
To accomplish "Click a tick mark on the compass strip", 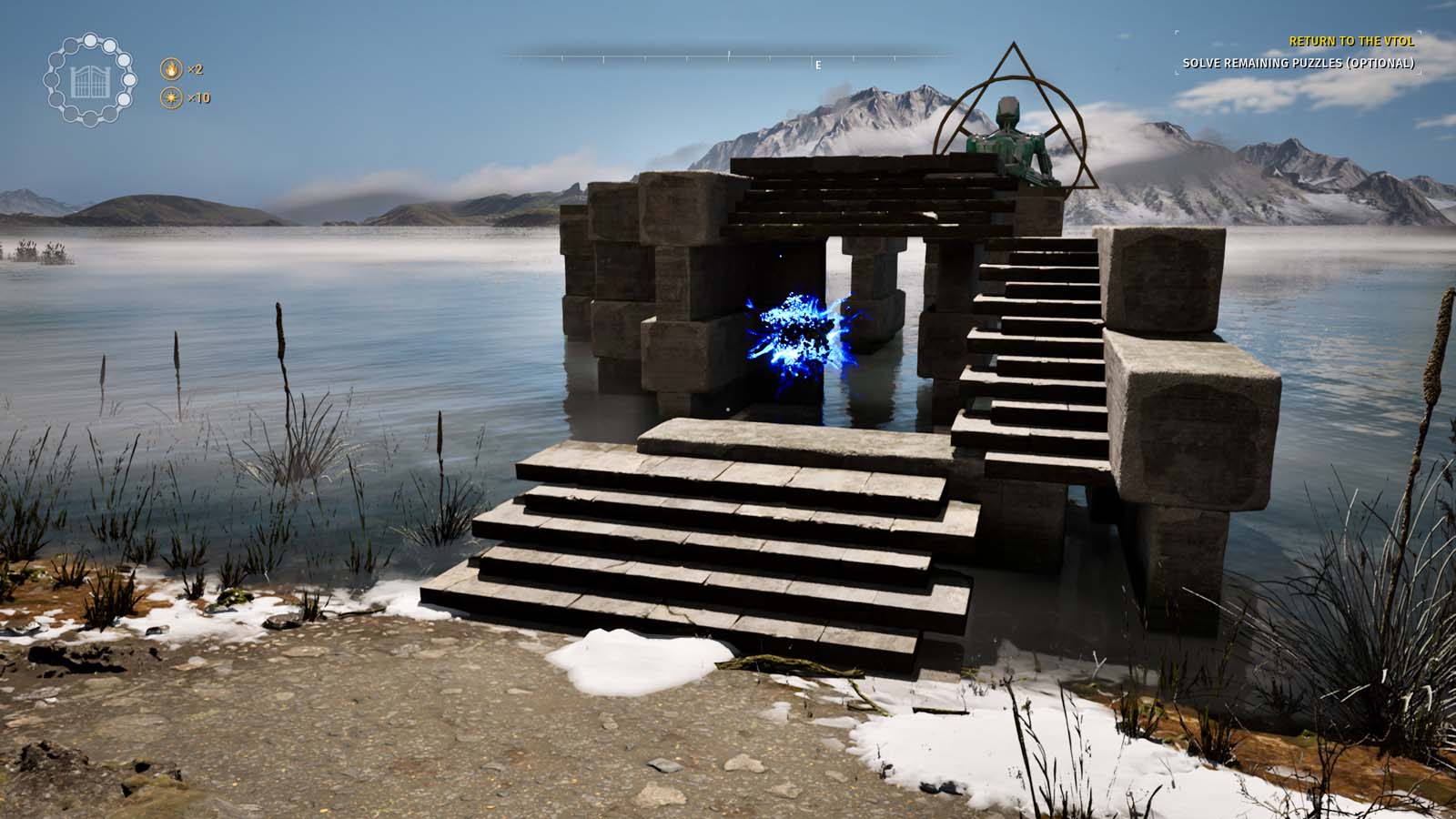I will point(728,56).
